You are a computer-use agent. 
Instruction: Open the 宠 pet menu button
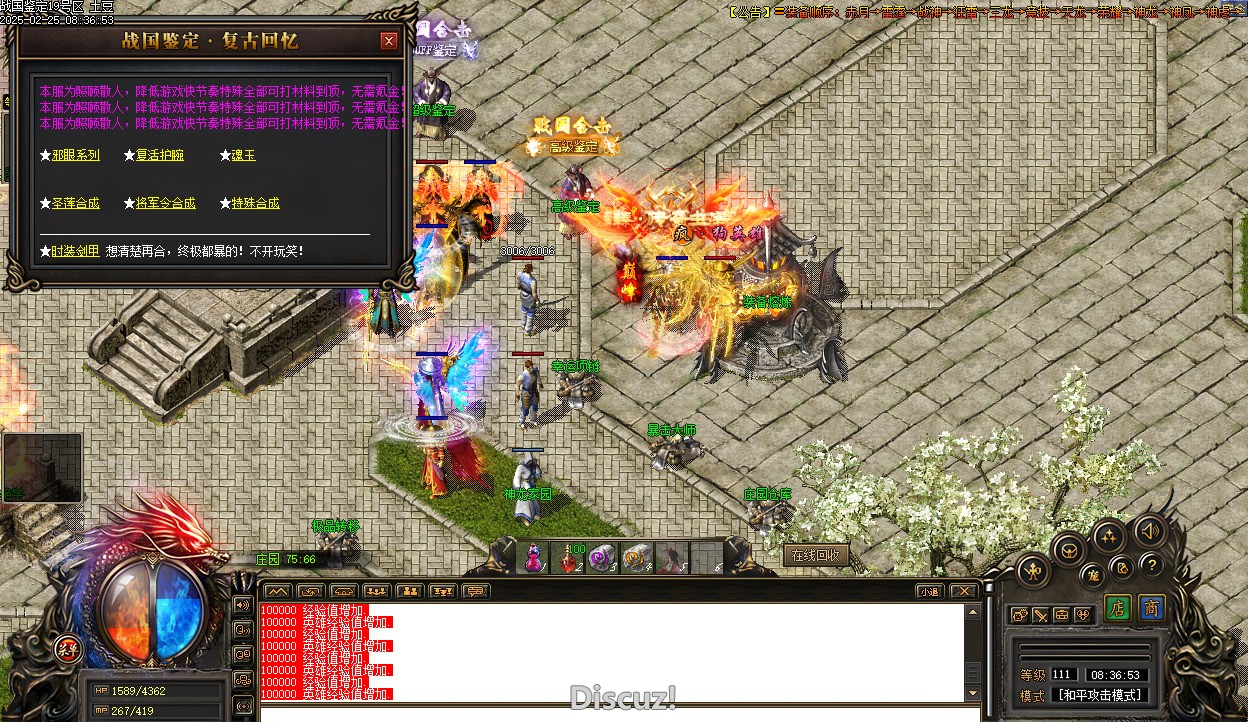1094,574
